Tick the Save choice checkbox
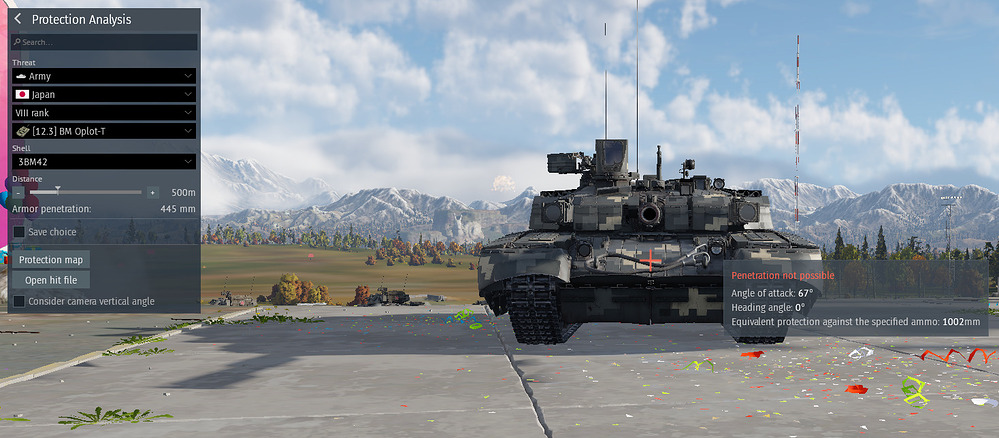Screen dimensions: 999x438 19,232
